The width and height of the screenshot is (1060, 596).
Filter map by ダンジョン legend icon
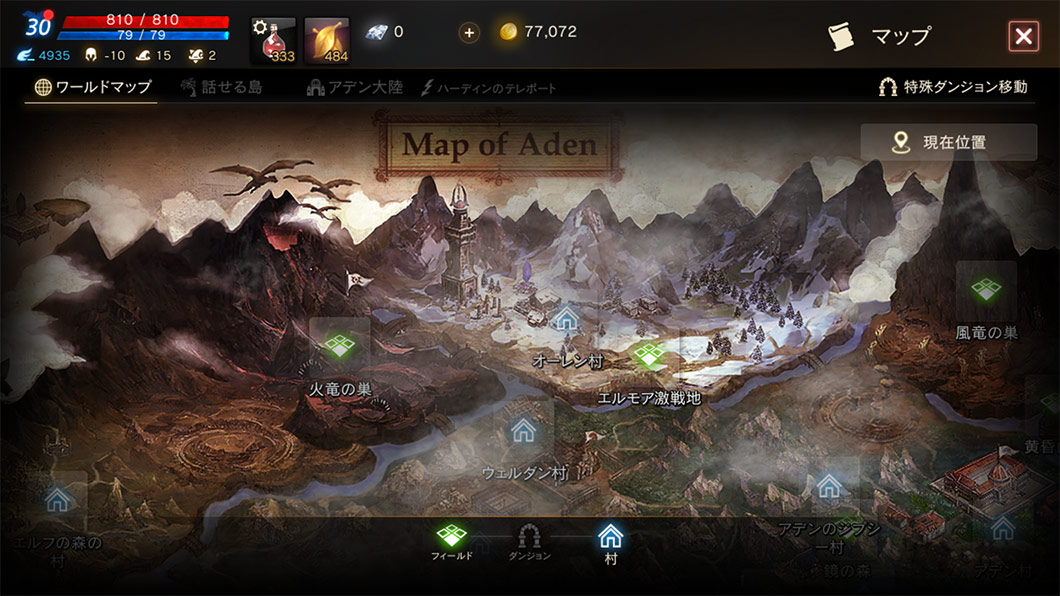(x=529, y=538)
